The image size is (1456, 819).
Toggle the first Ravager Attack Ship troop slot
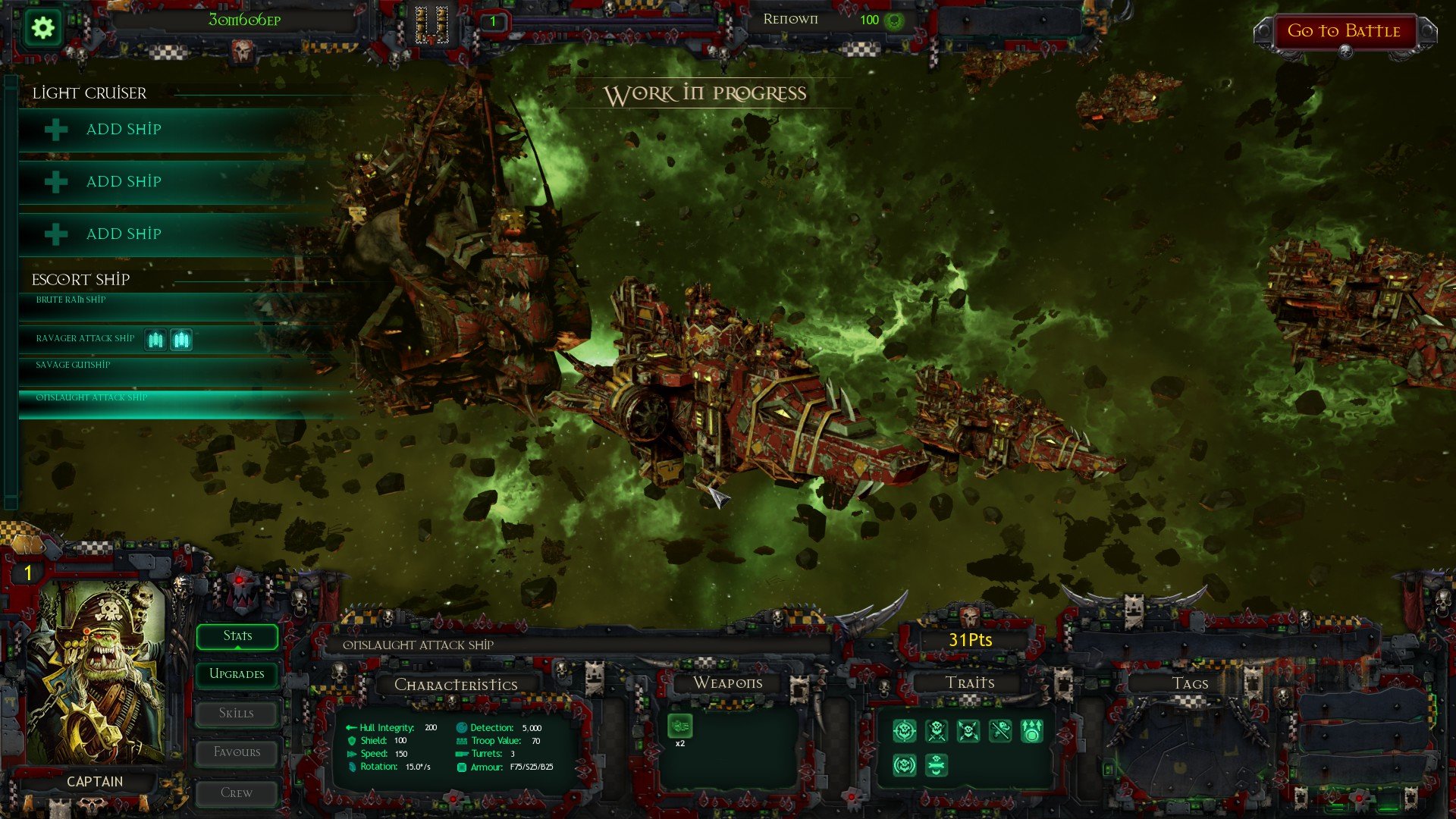tap(155, 339)
